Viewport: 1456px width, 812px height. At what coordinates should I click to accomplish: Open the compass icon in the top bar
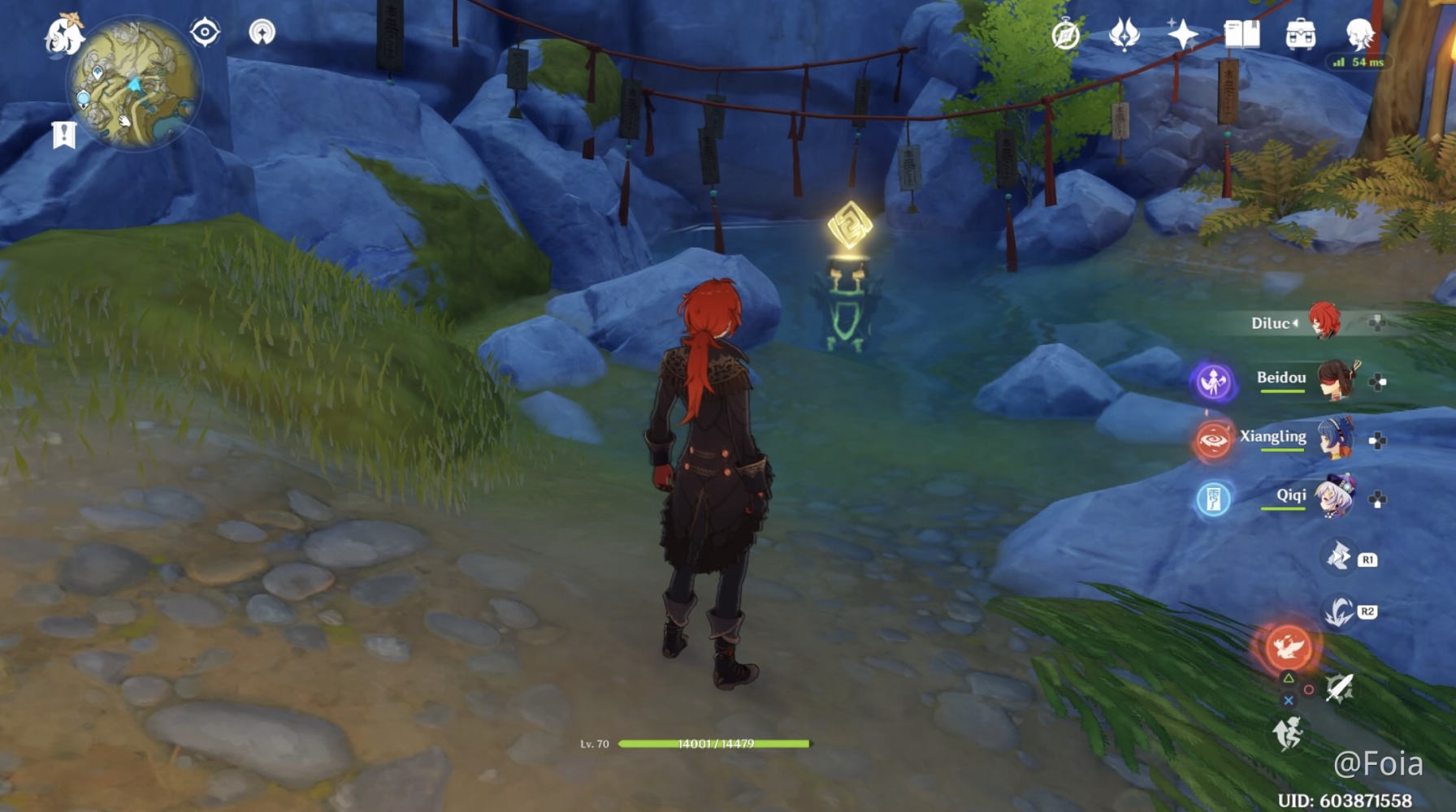[x=1065, y=35]
